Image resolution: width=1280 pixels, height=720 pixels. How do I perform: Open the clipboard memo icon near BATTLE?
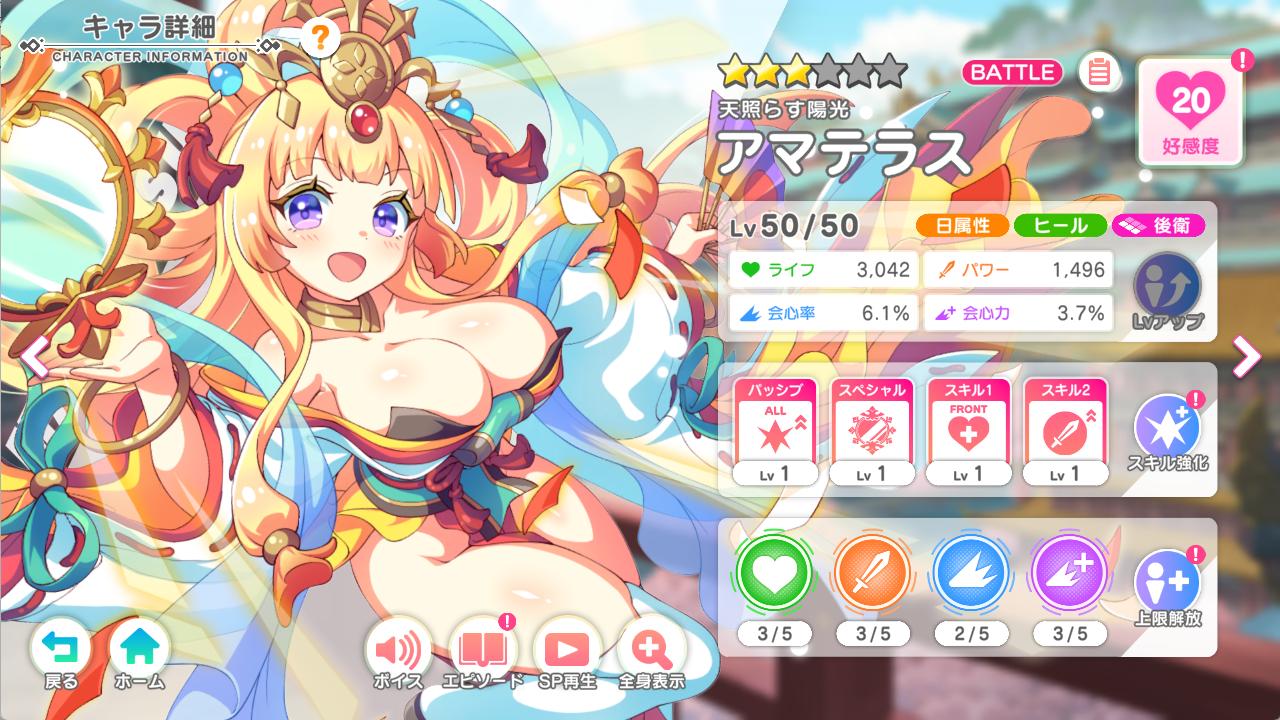[x=1097, y=71]
